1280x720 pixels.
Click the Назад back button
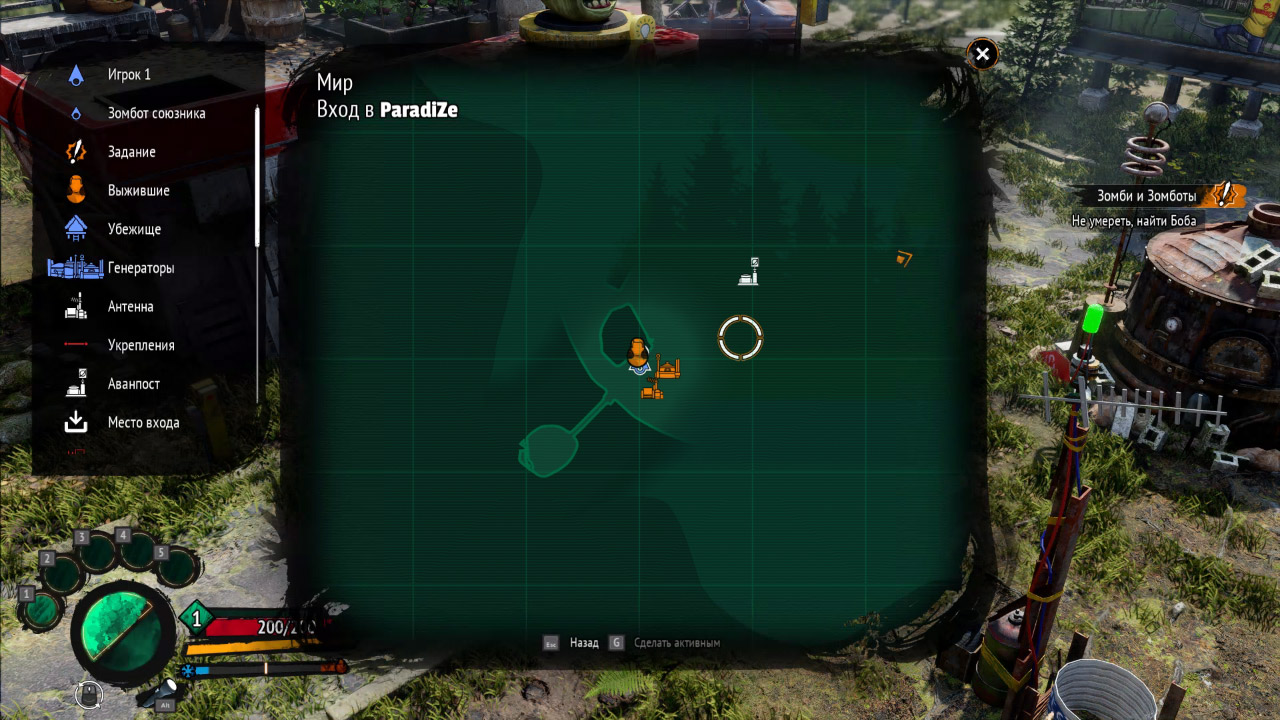pos(583,643)
